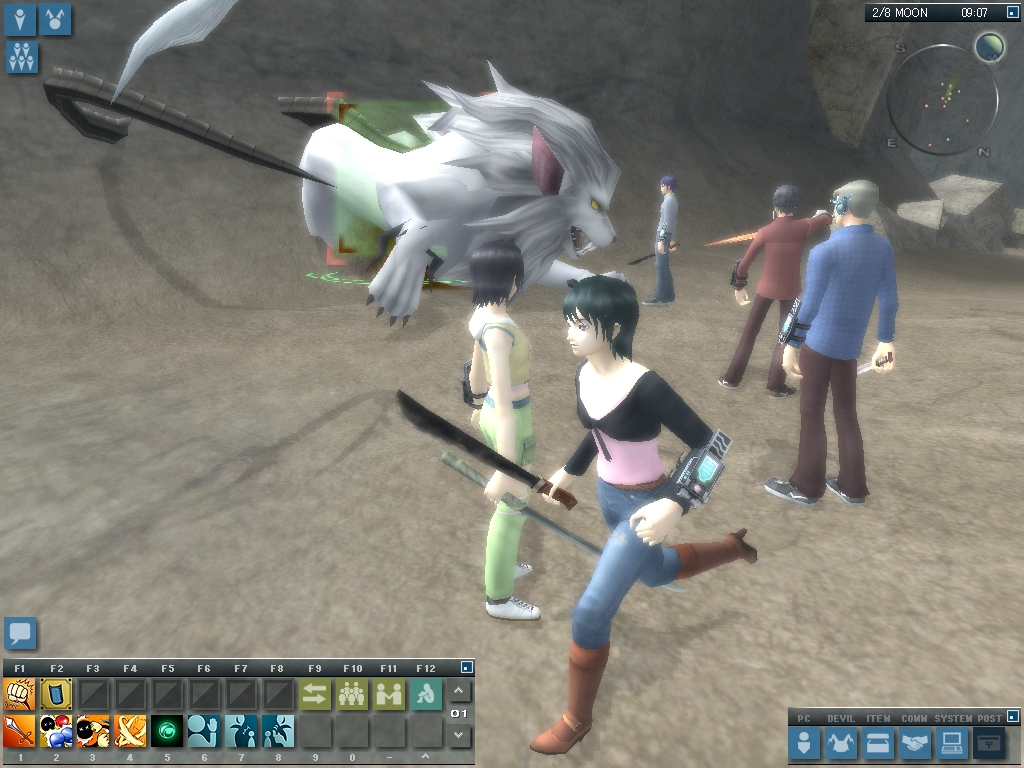Click the circular minimap radar
This screenshot has width=1024, height=768.
pos(942,99)
